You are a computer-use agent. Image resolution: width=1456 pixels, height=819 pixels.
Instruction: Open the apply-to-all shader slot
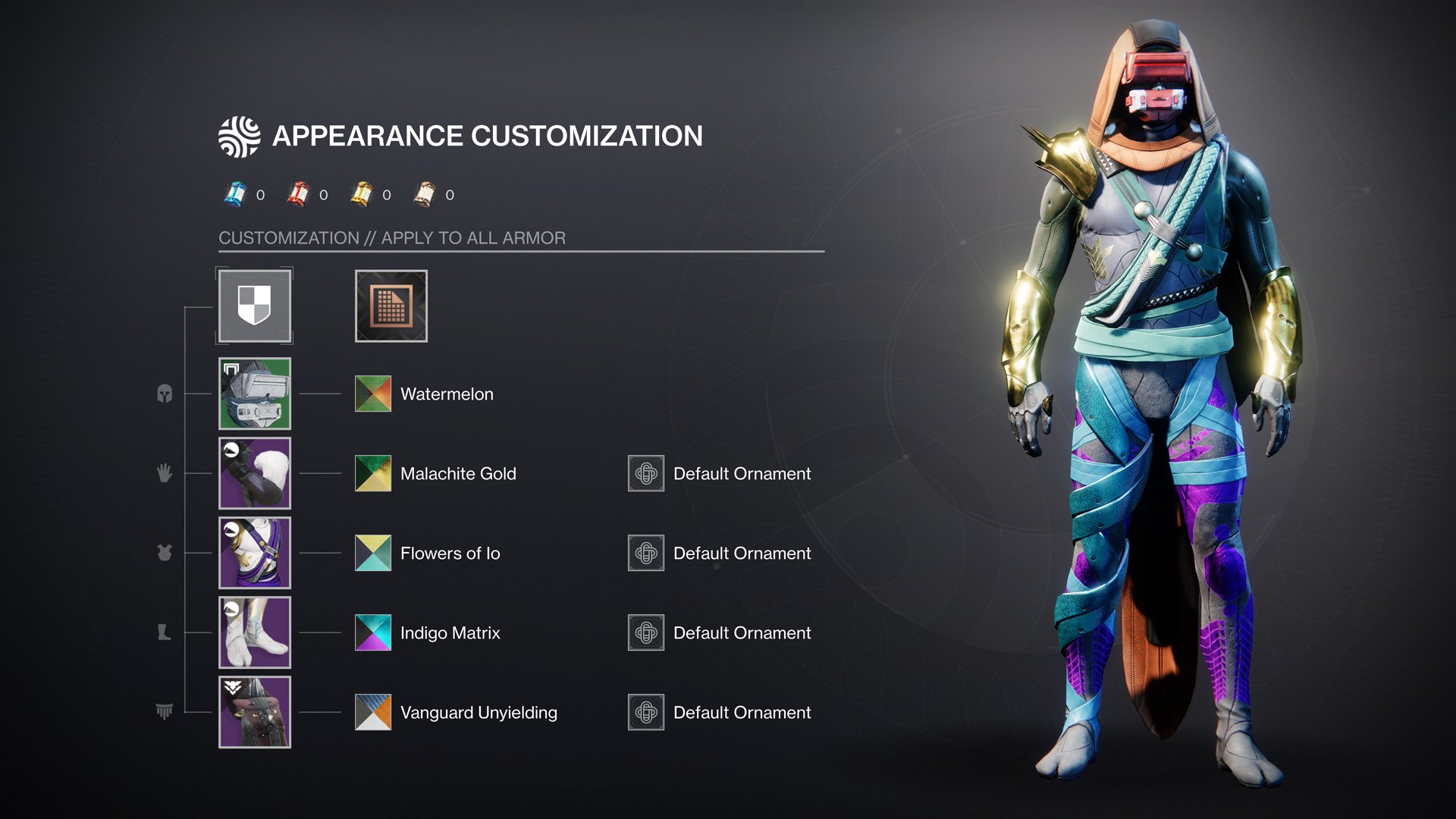click(x=391, y=306)
